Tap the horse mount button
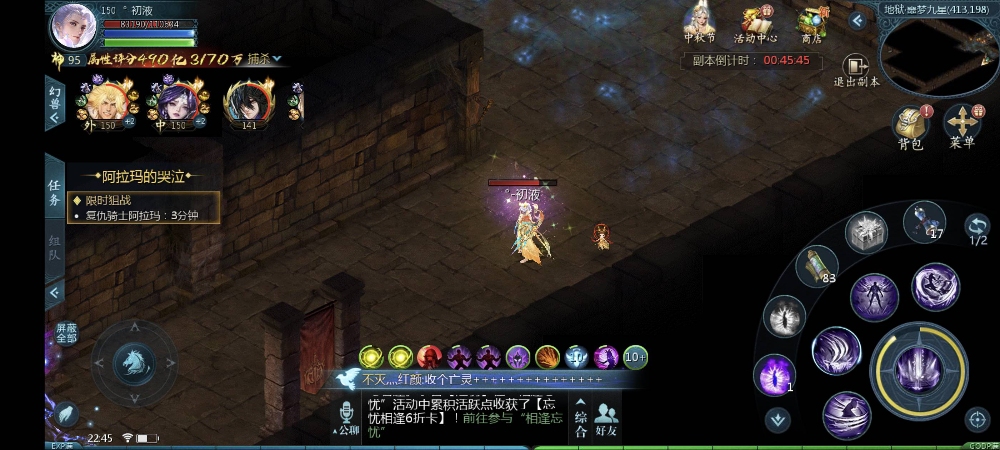Screen dimensions: 1000x450 pyautogui.click(x=133, y=363)
